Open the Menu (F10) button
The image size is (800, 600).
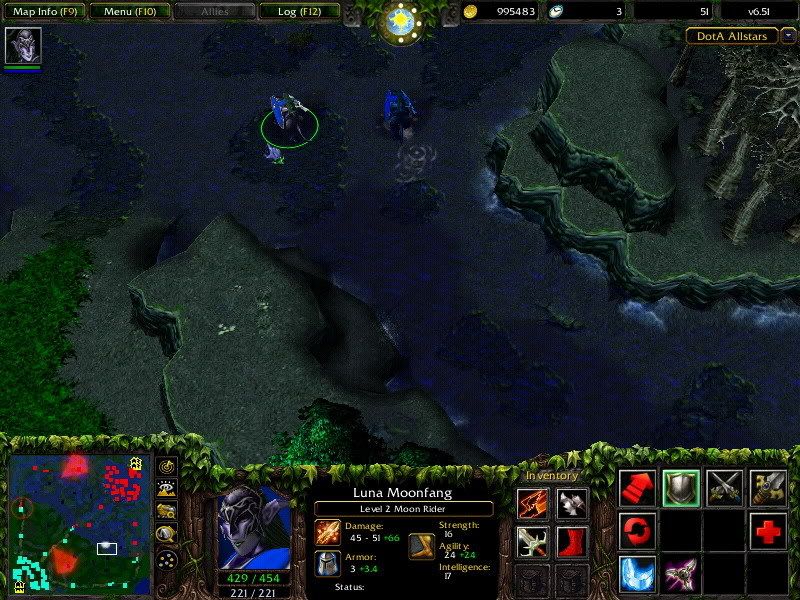(130, 12)
